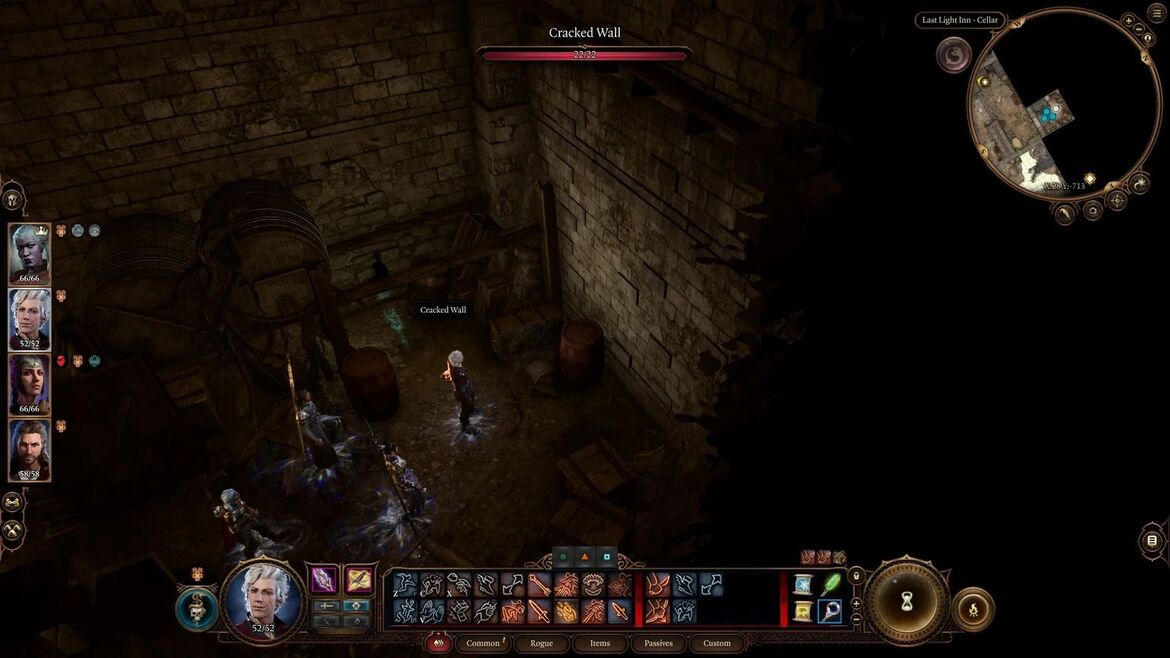Open the combat log button at right edge

pos(1152,541)
